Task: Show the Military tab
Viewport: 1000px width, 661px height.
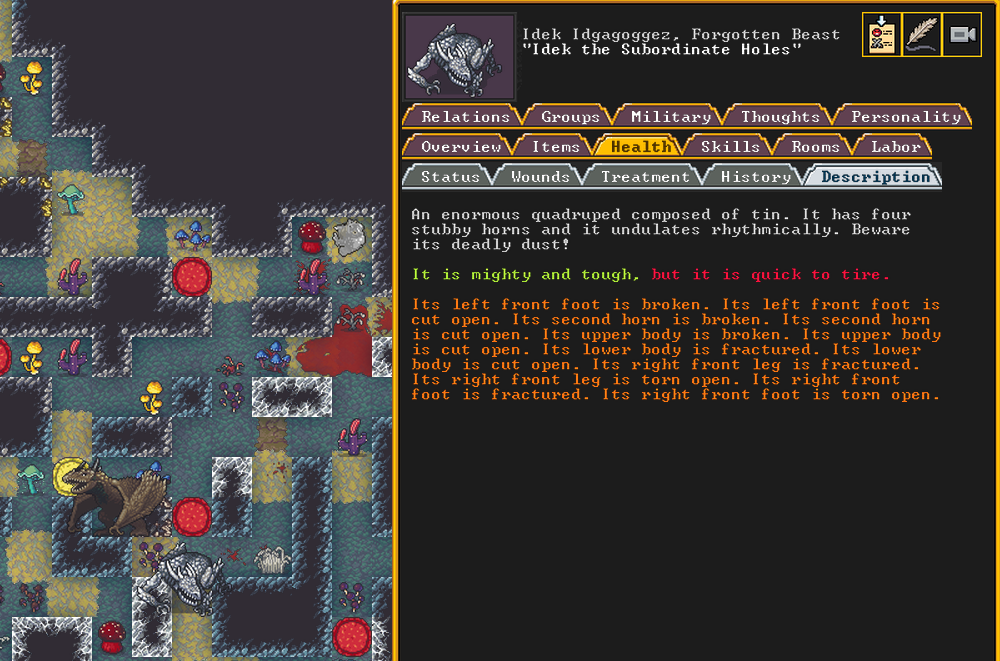Action: (x=670, y=117)
